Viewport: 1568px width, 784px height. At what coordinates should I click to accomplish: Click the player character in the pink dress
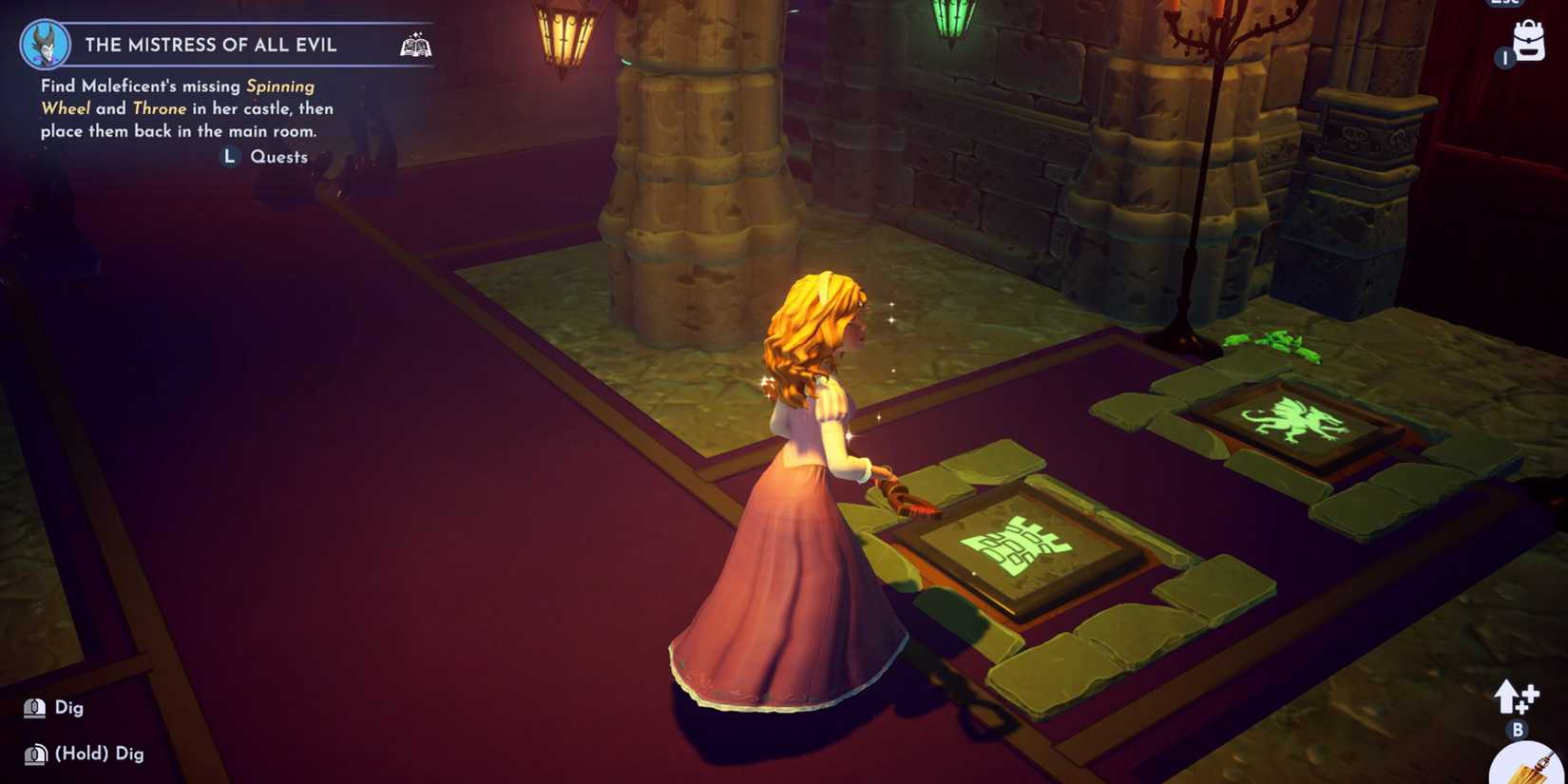pos(808,475)
